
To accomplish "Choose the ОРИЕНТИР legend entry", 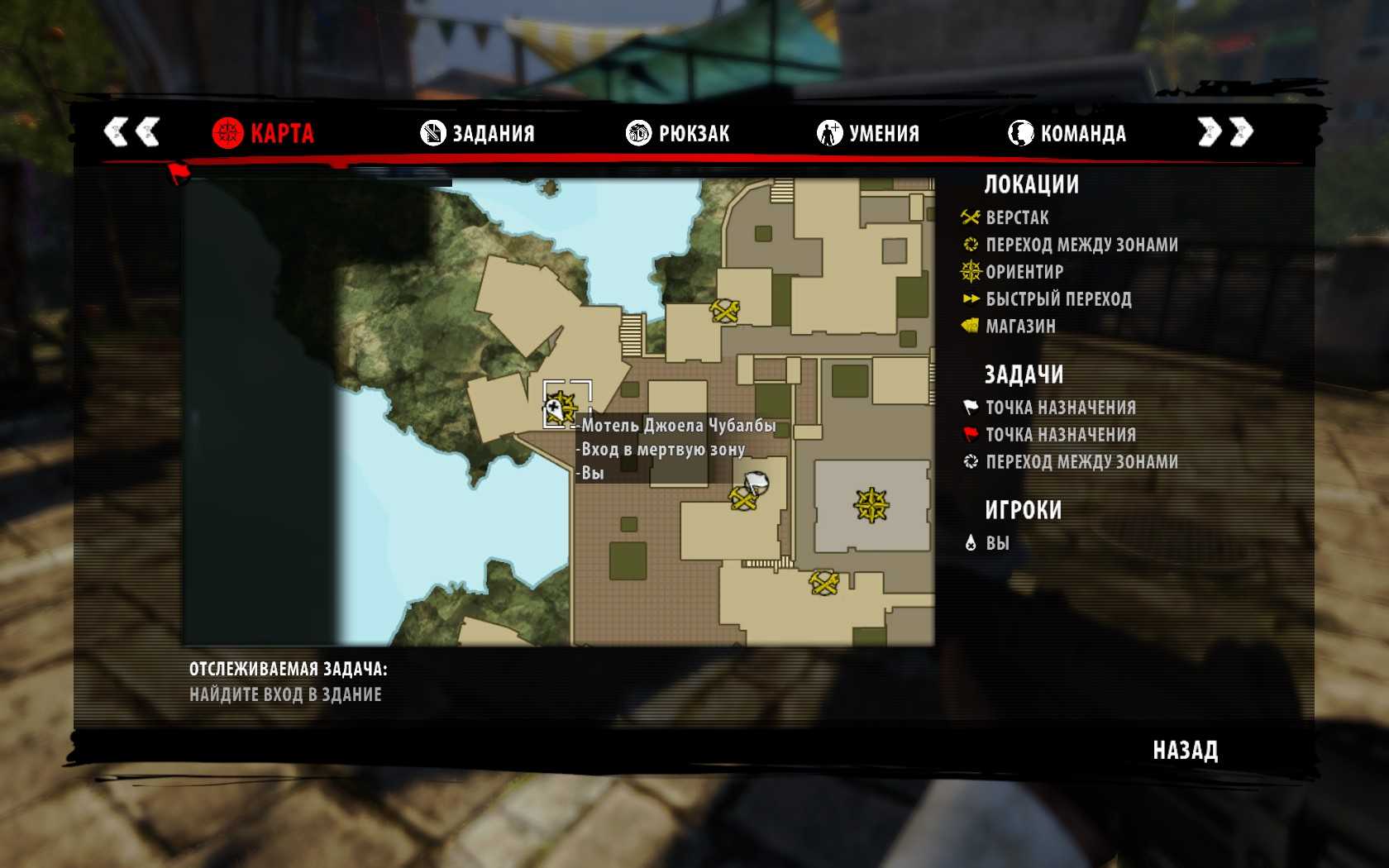I will tap(1024, 272).
